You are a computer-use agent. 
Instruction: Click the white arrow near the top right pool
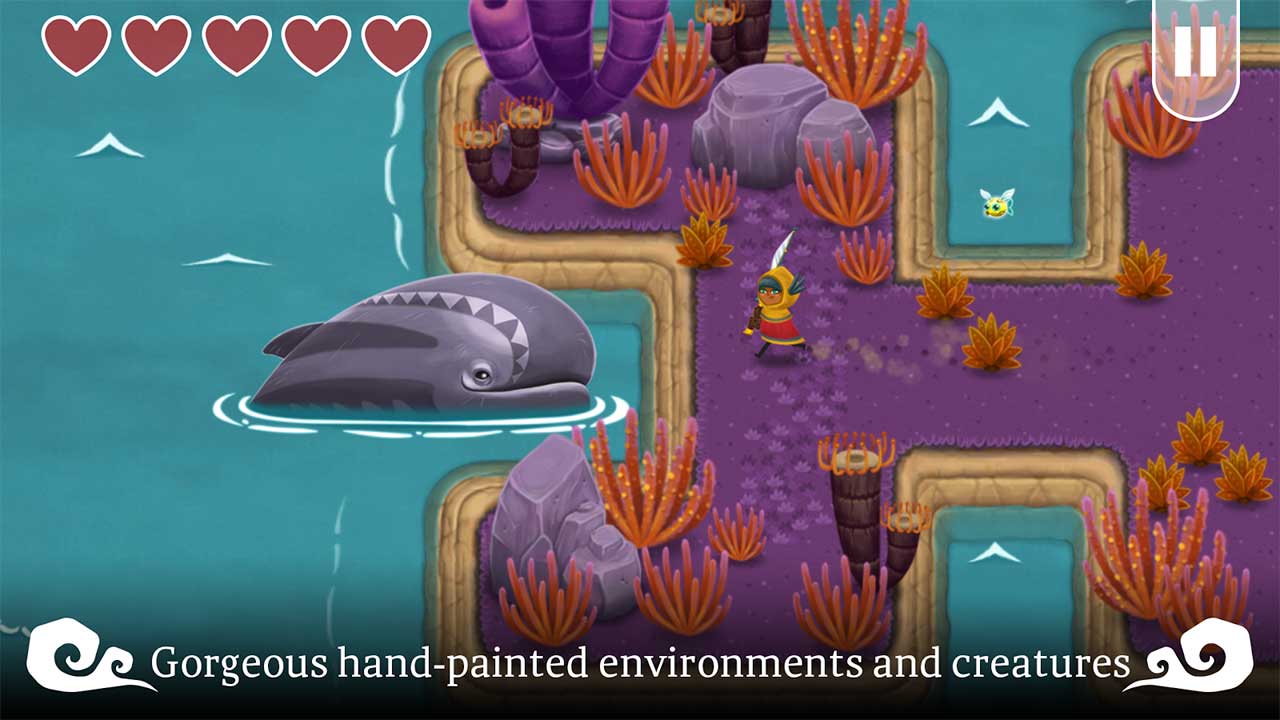996,111
